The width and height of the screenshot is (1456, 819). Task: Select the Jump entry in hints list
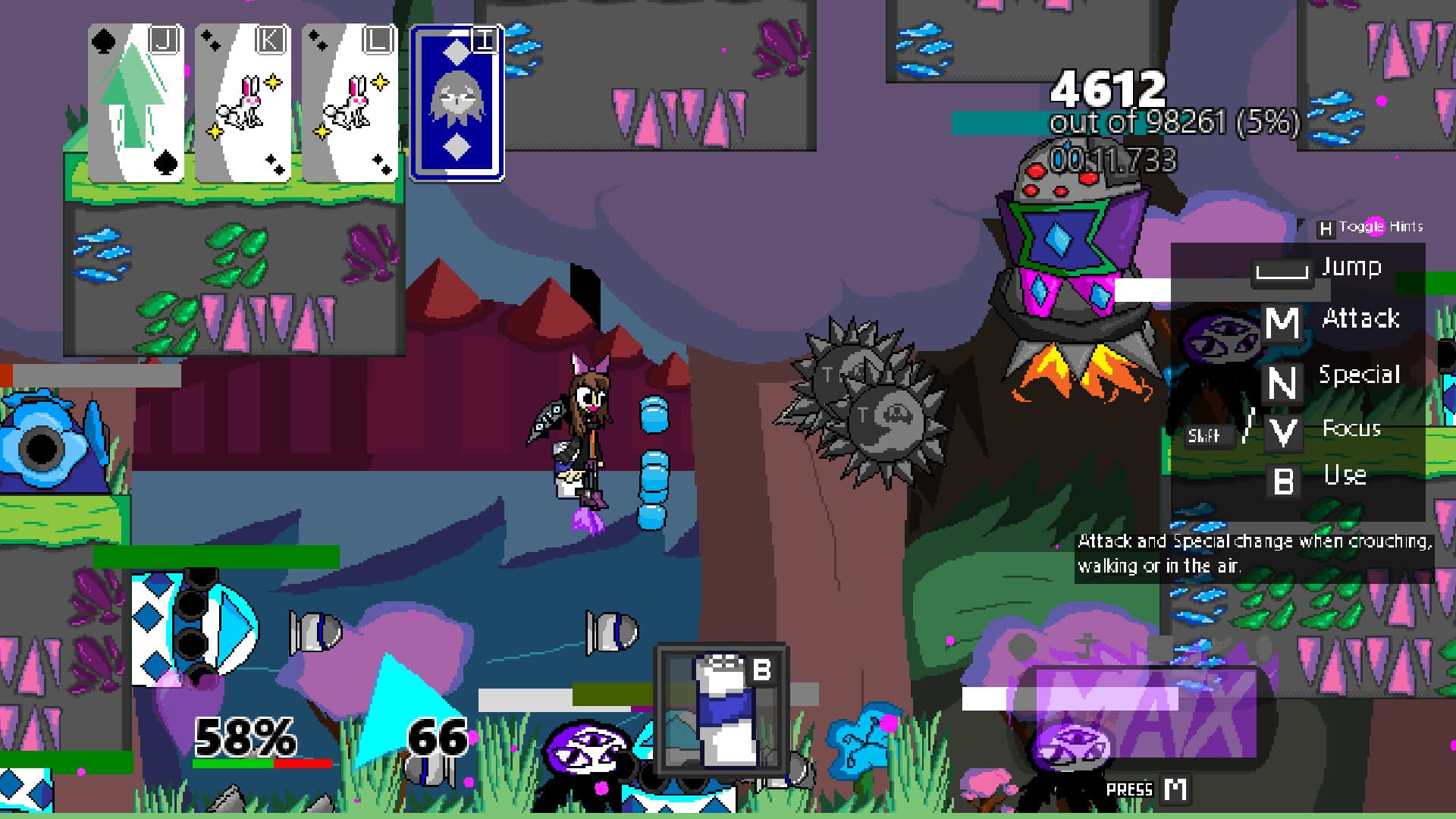pos(1351,266)
